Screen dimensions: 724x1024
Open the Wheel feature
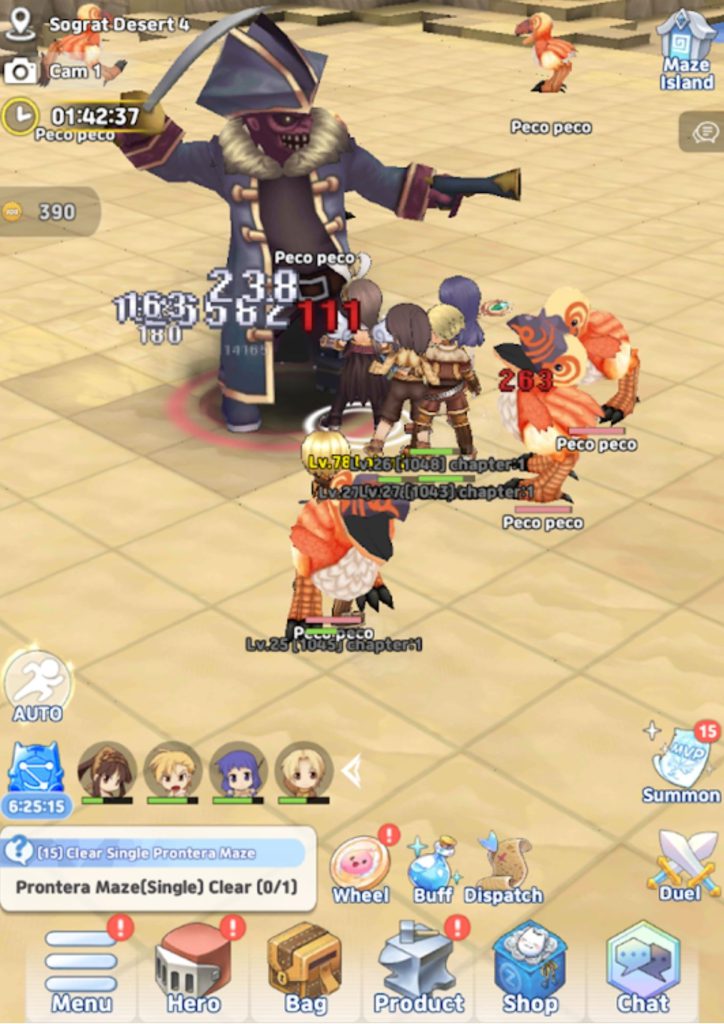pos(360,866)
